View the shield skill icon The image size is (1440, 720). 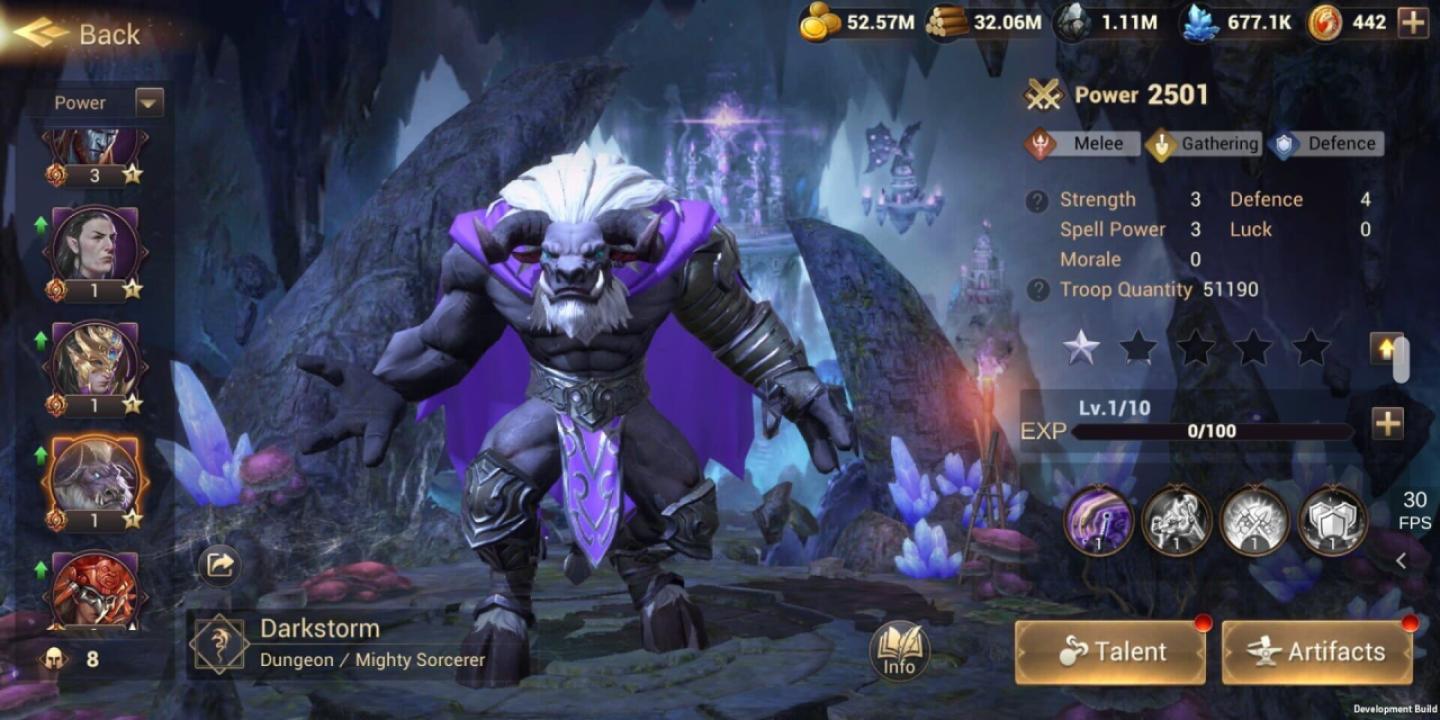1332,520
